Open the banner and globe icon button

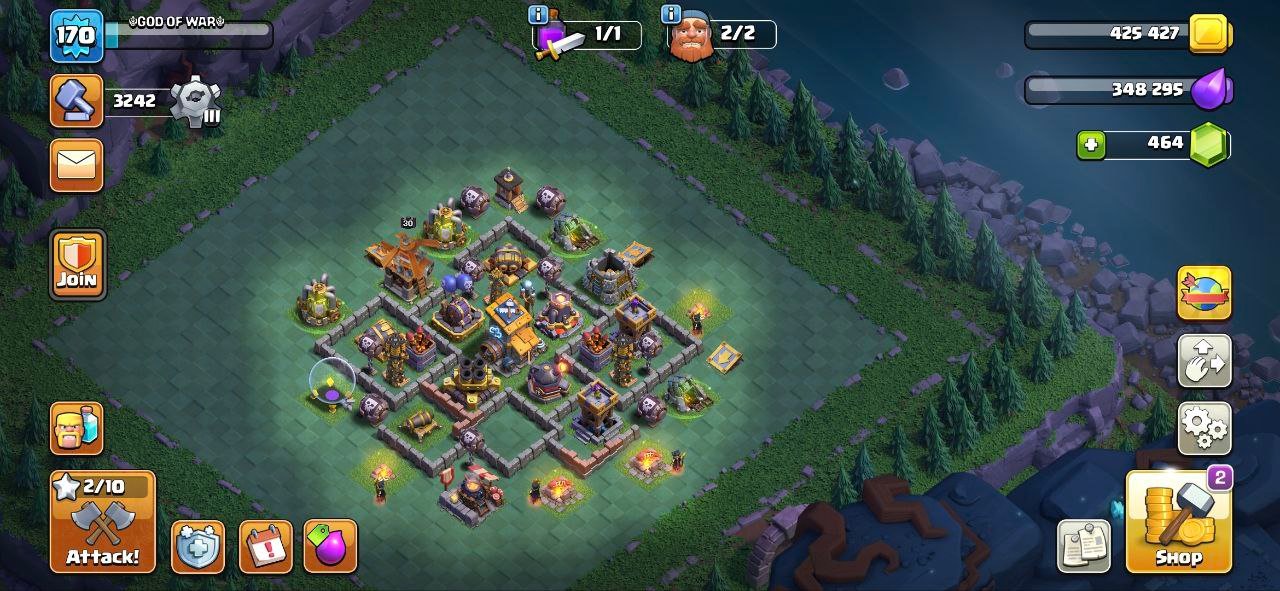tap(1204, 293)
